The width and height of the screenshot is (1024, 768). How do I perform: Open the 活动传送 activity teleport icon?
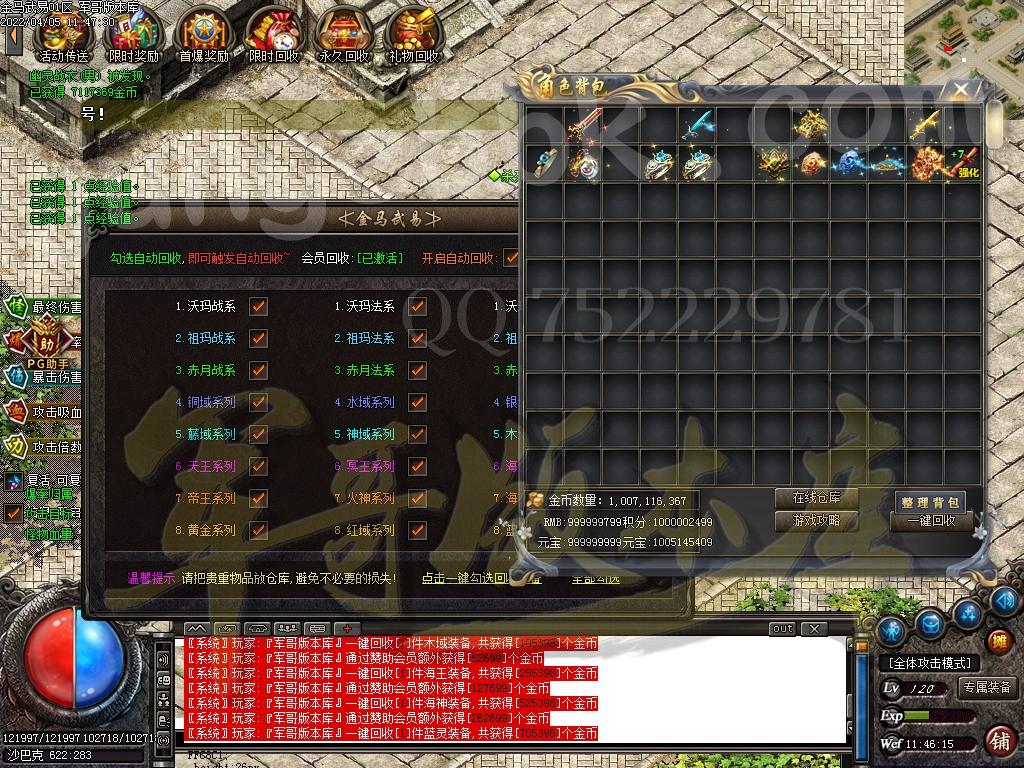[62, 36]
